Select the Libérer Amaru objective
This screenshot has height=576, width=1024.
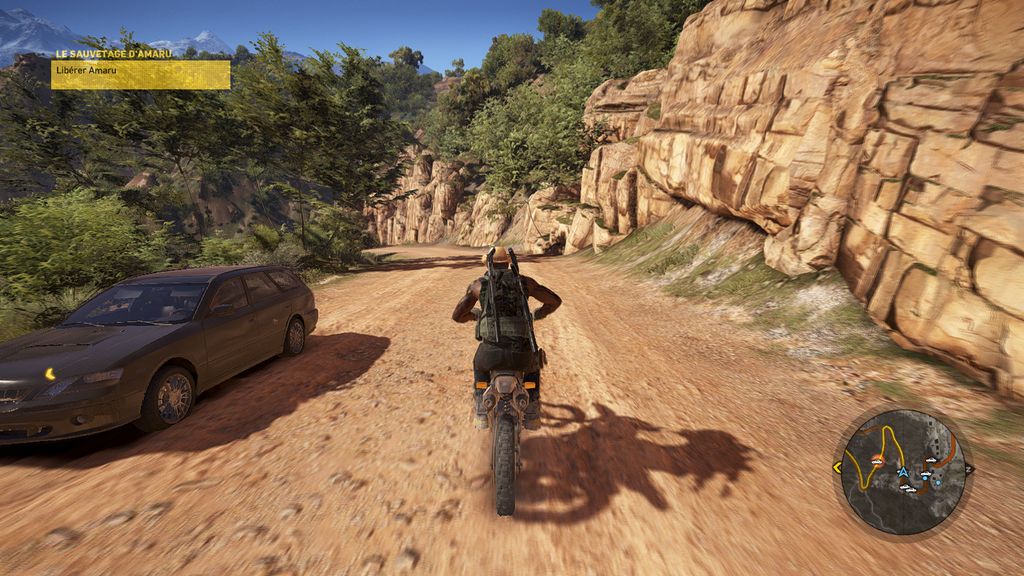(140, 74)
